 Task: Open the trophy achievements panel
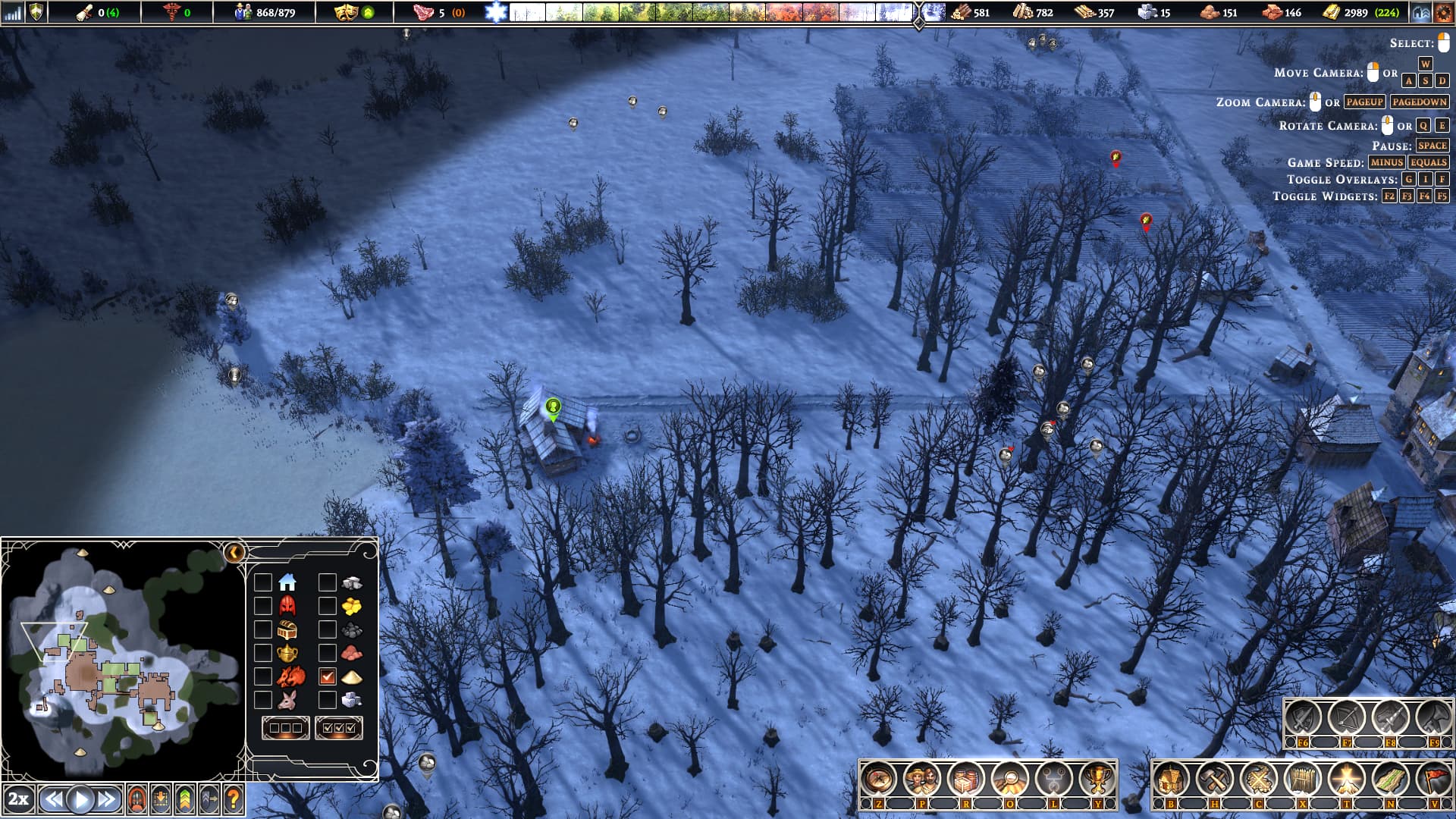click(x=1097, y=779)
